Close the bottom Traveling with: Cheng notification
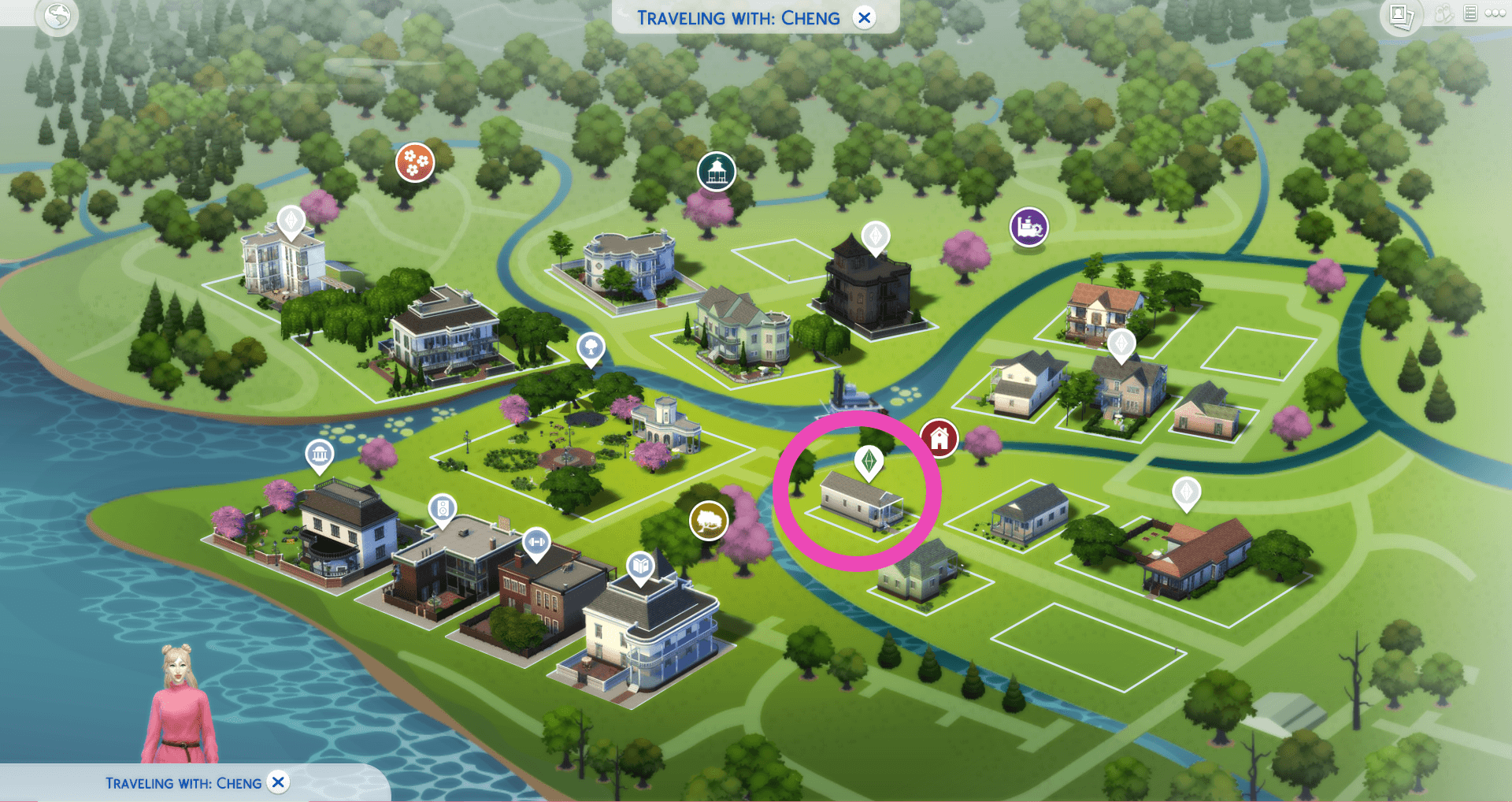The height and width of the screenshot is (802, 1512). tap(277, 782)
